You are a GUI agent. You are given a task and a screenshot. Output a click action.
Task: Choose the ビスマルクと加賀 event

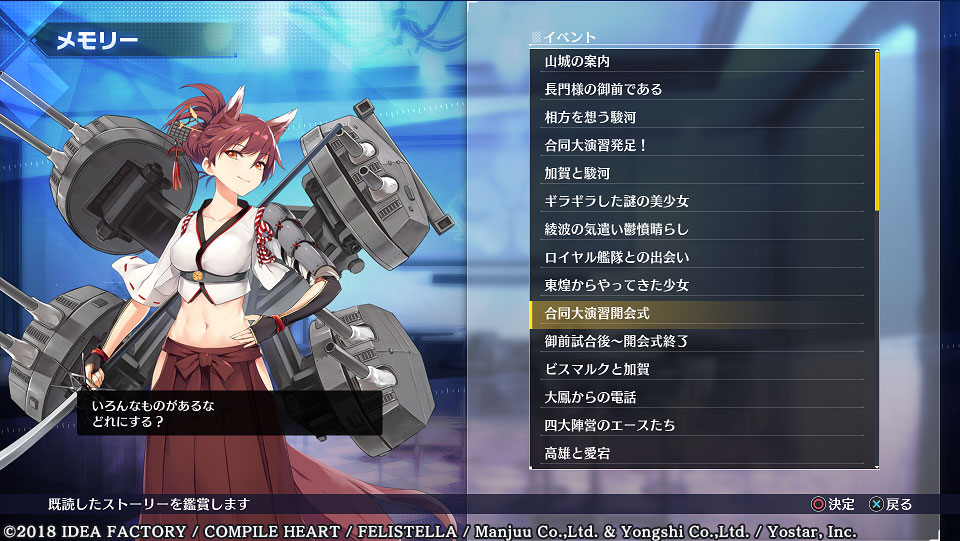(x=702, y=369)
